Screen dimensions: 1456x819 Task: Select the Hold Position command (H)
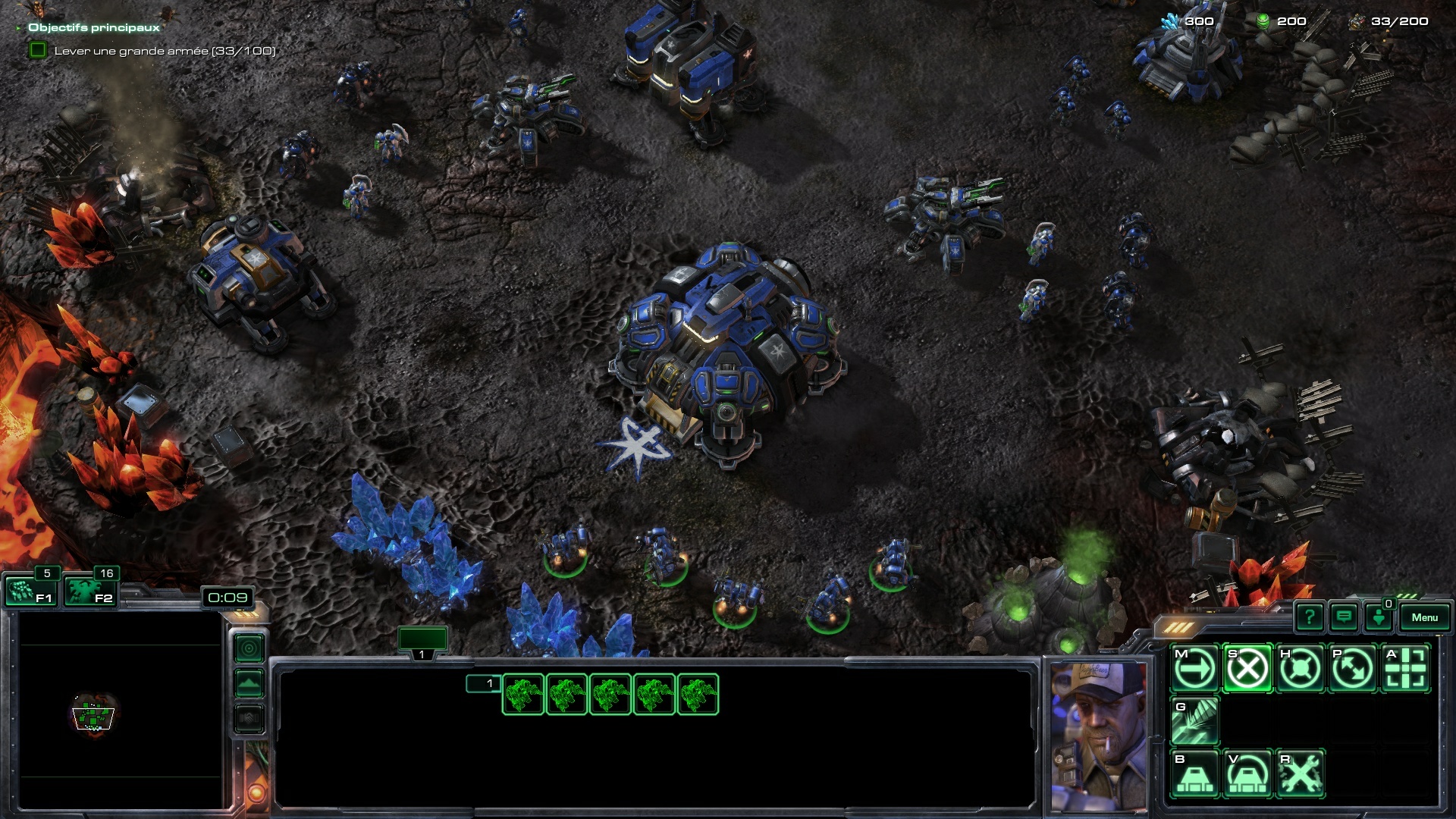1300,669
